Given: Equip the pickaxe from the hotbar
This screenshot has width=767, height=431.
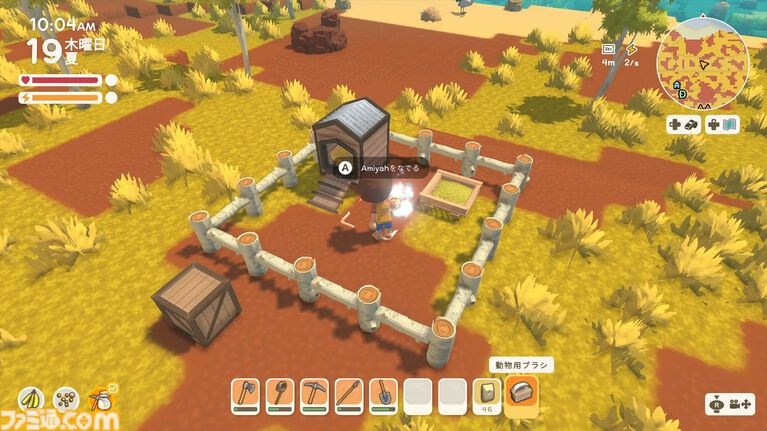Looking at the screenshot, I should (x=314, y=395).
